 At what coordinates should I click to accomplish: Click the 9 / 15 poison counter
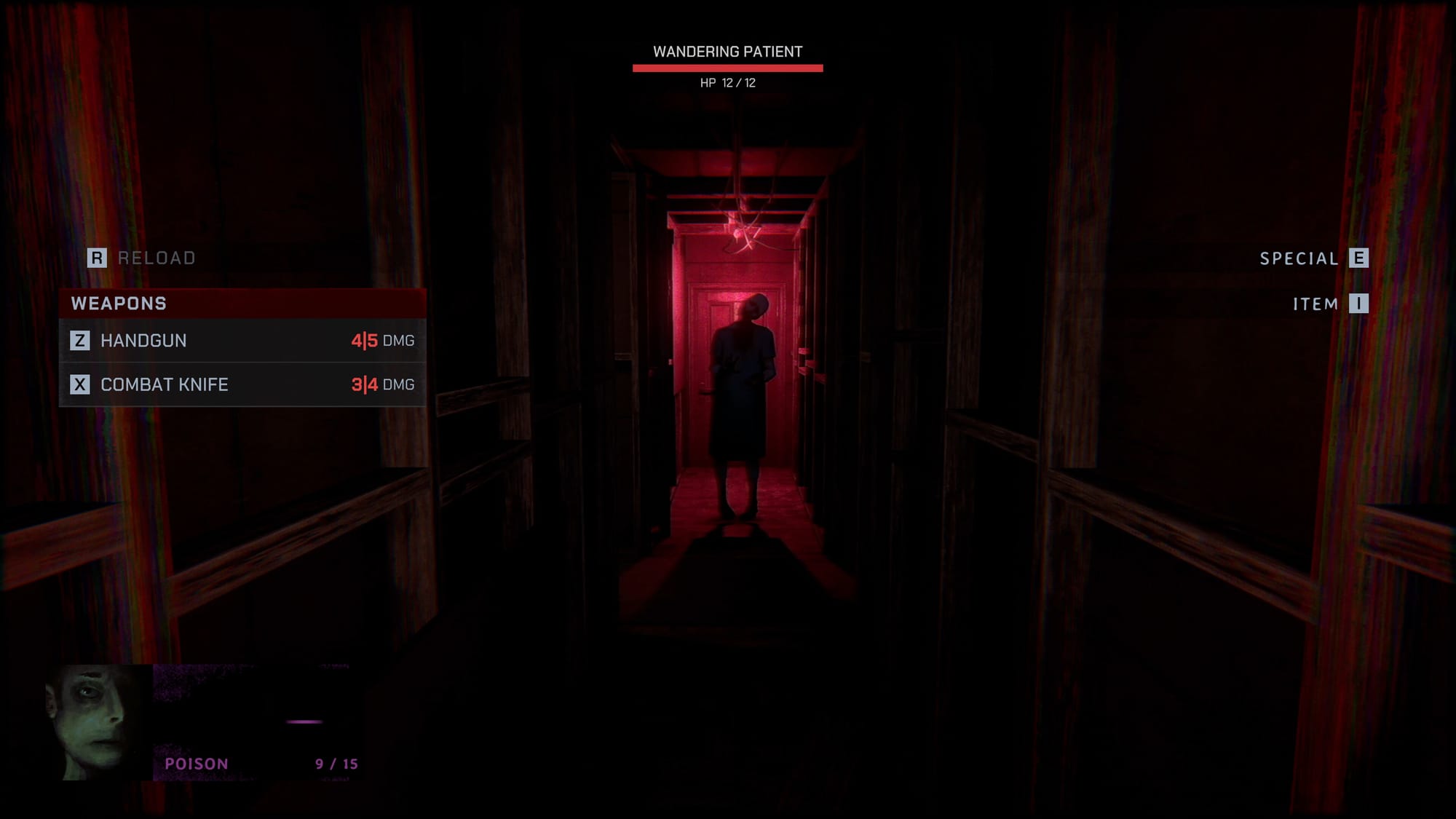(337, 764)
